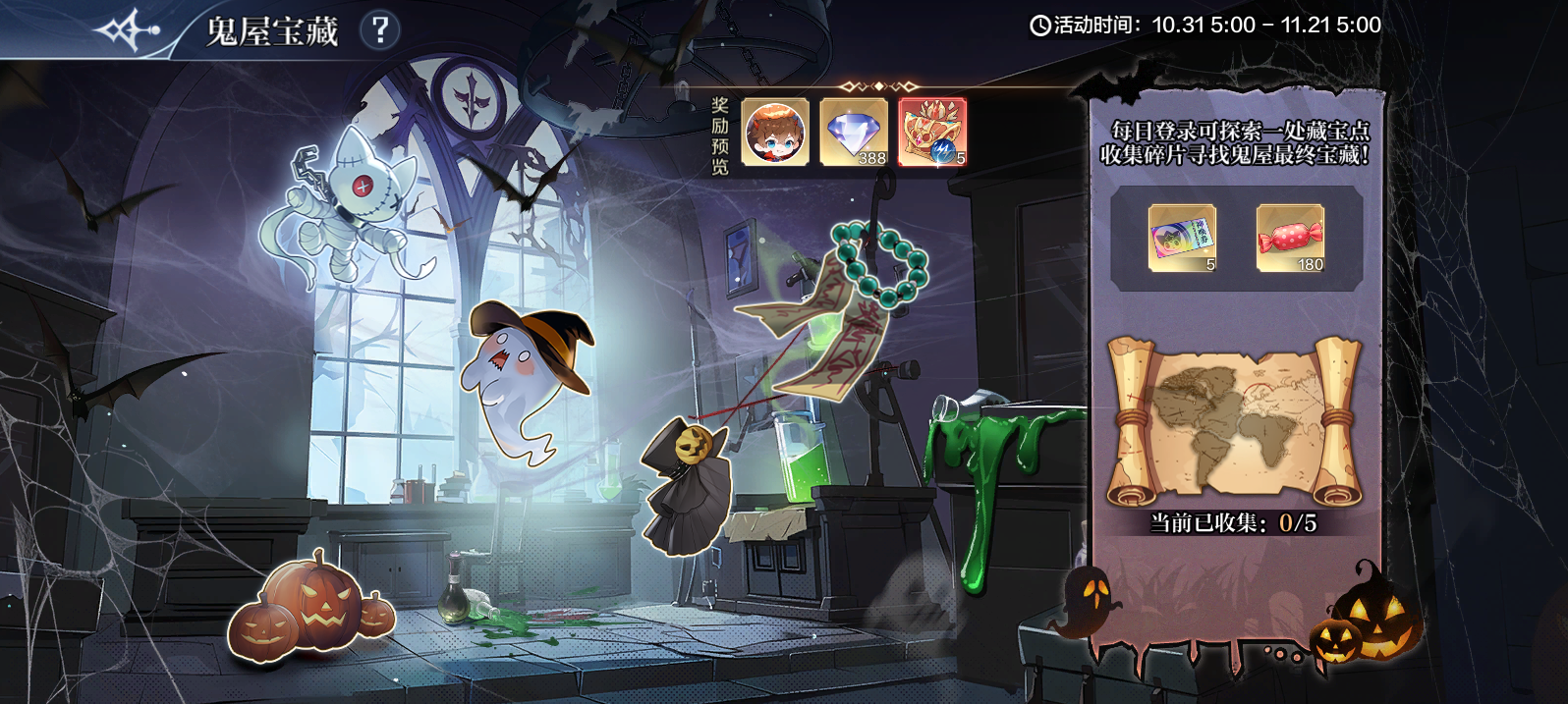This screenshot has height=704, width=1568.
Task: Go back using the top-left star arrow
Action: (x=127, y=31)
